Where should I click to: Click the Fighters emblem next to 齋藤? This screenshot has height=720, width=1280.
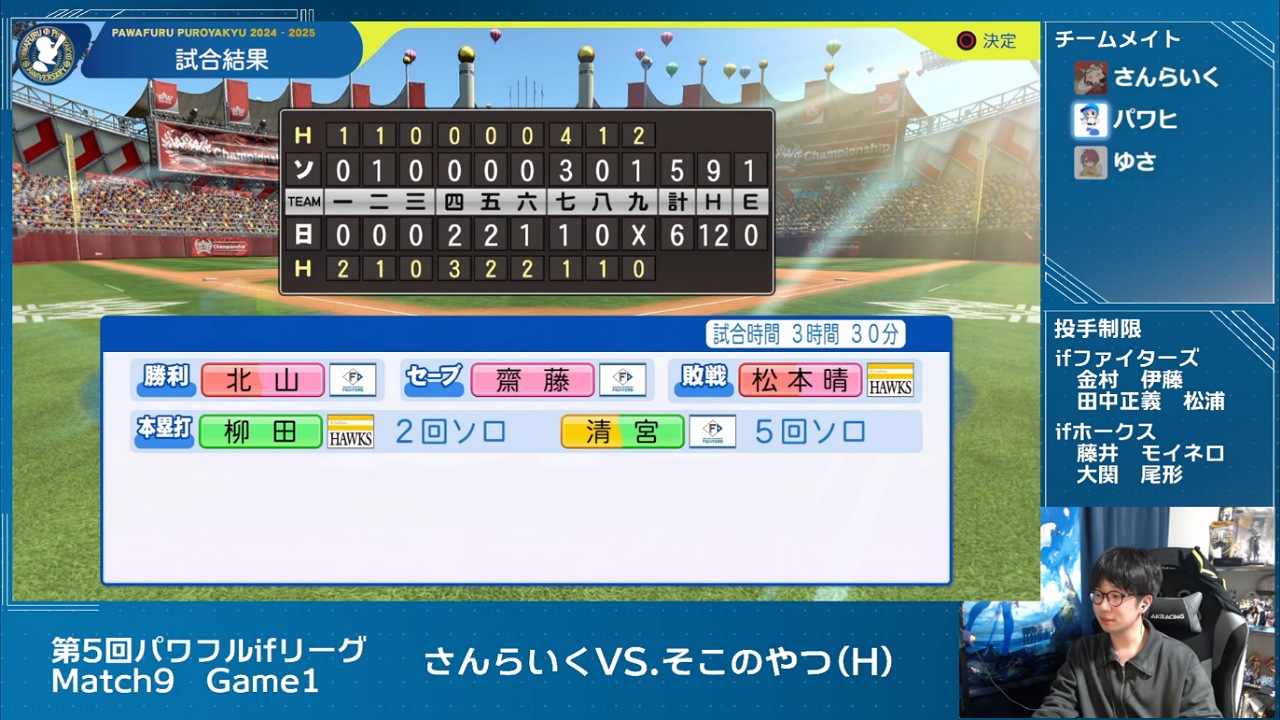(622, 380)
